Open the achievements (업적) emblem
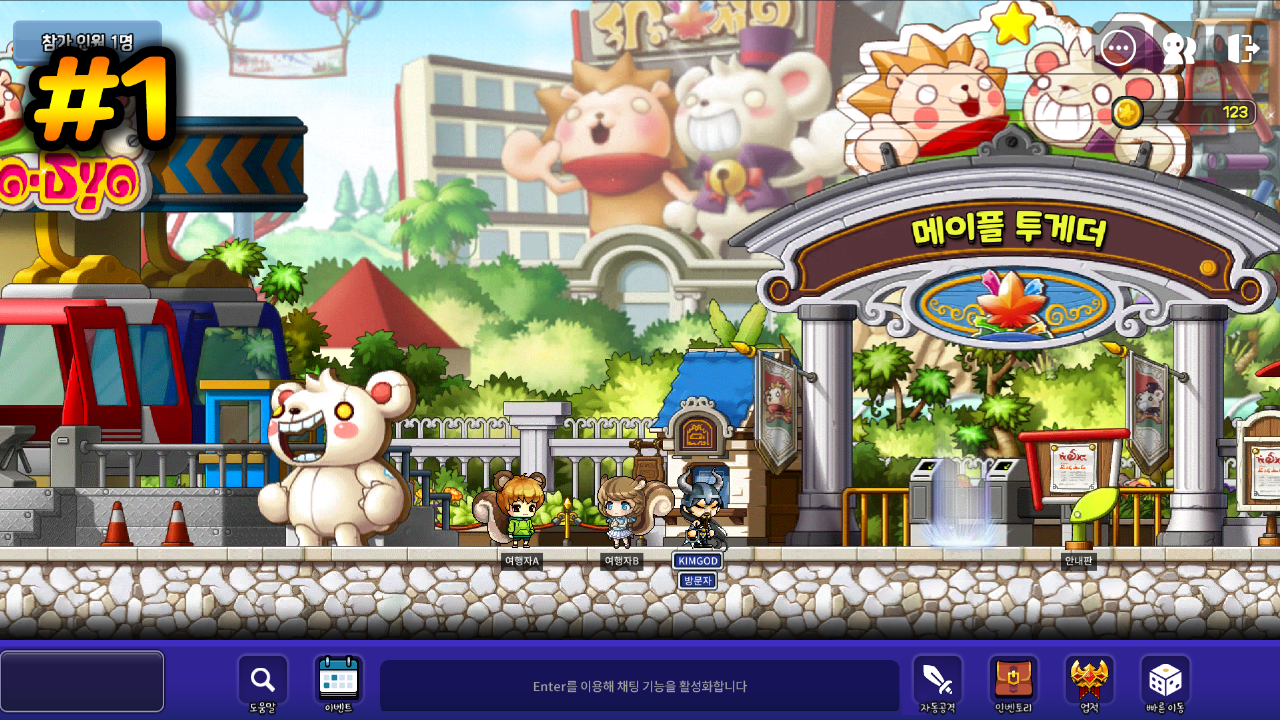1280x720 pixels. [x=1089, y=681]
